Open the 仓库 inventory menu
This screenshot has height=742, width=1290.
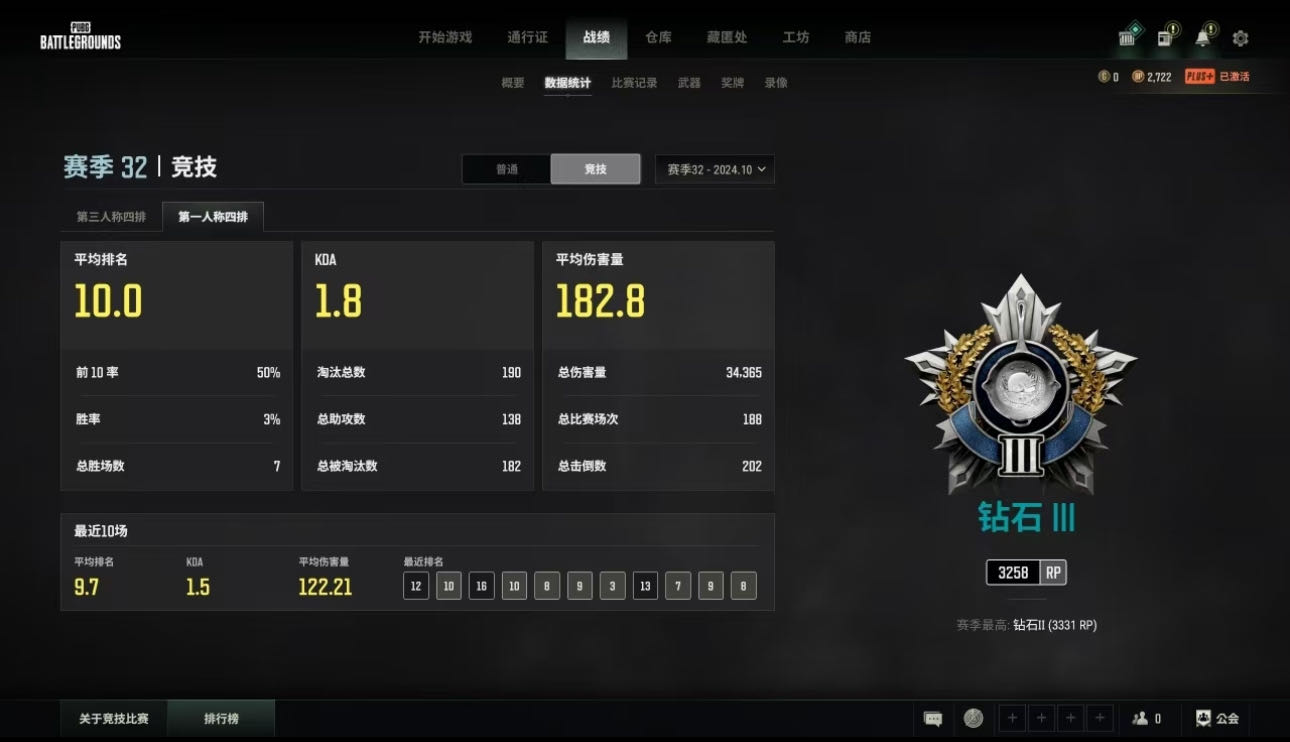point(658,37)
